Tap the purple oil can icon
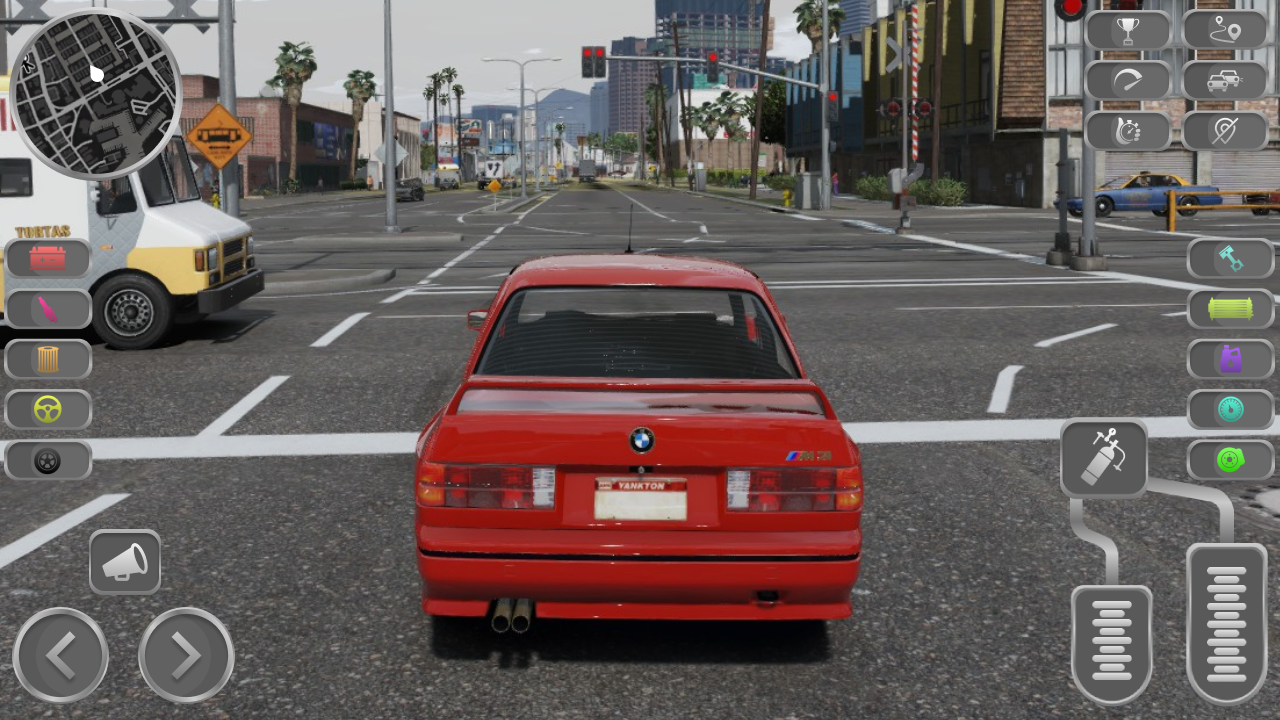The image size is (1280, 720). pos(1229,359)
